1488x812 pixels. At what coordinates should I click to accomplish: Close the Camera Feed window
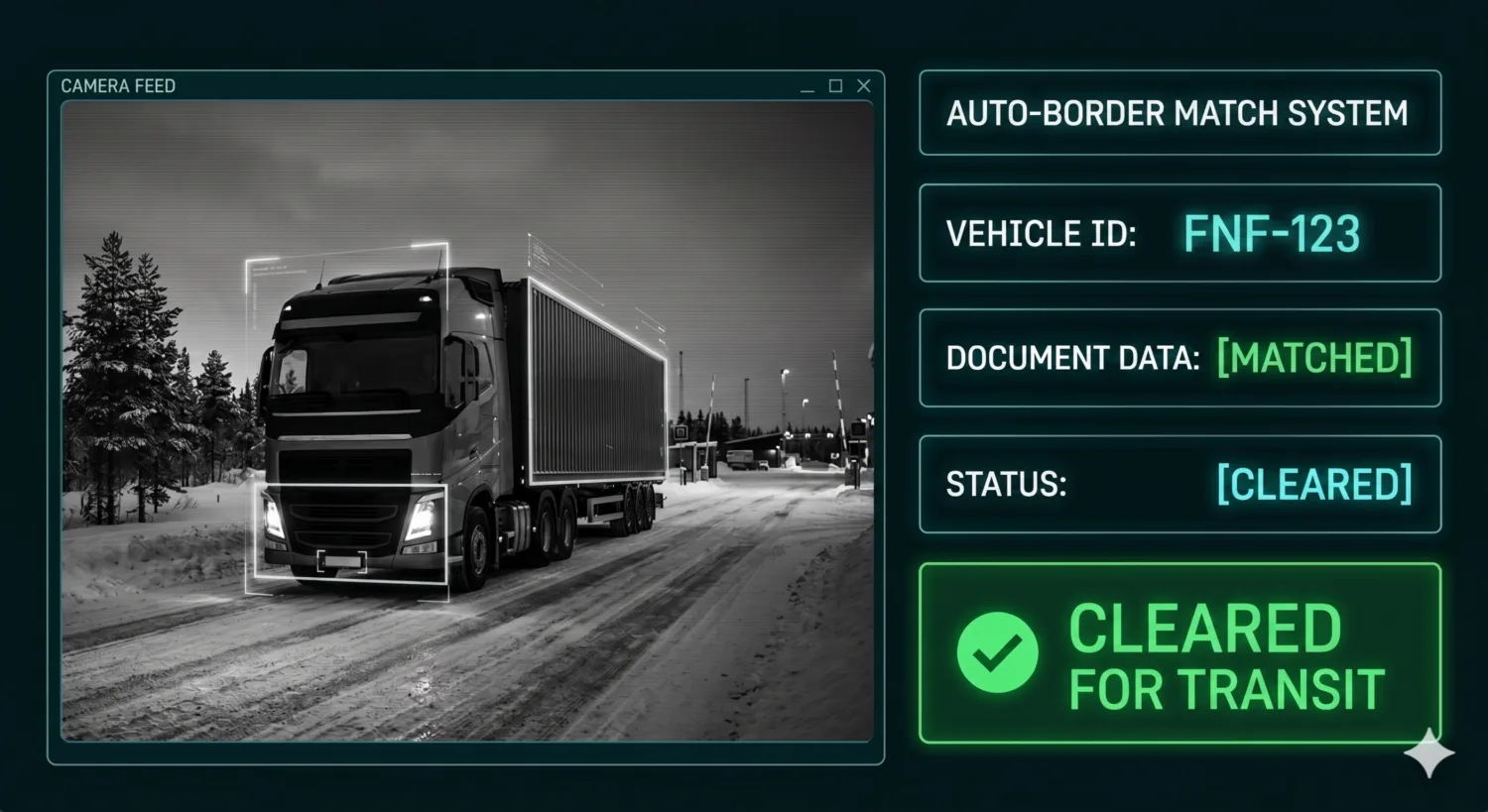pyautogui.click(x=864, y=86)
